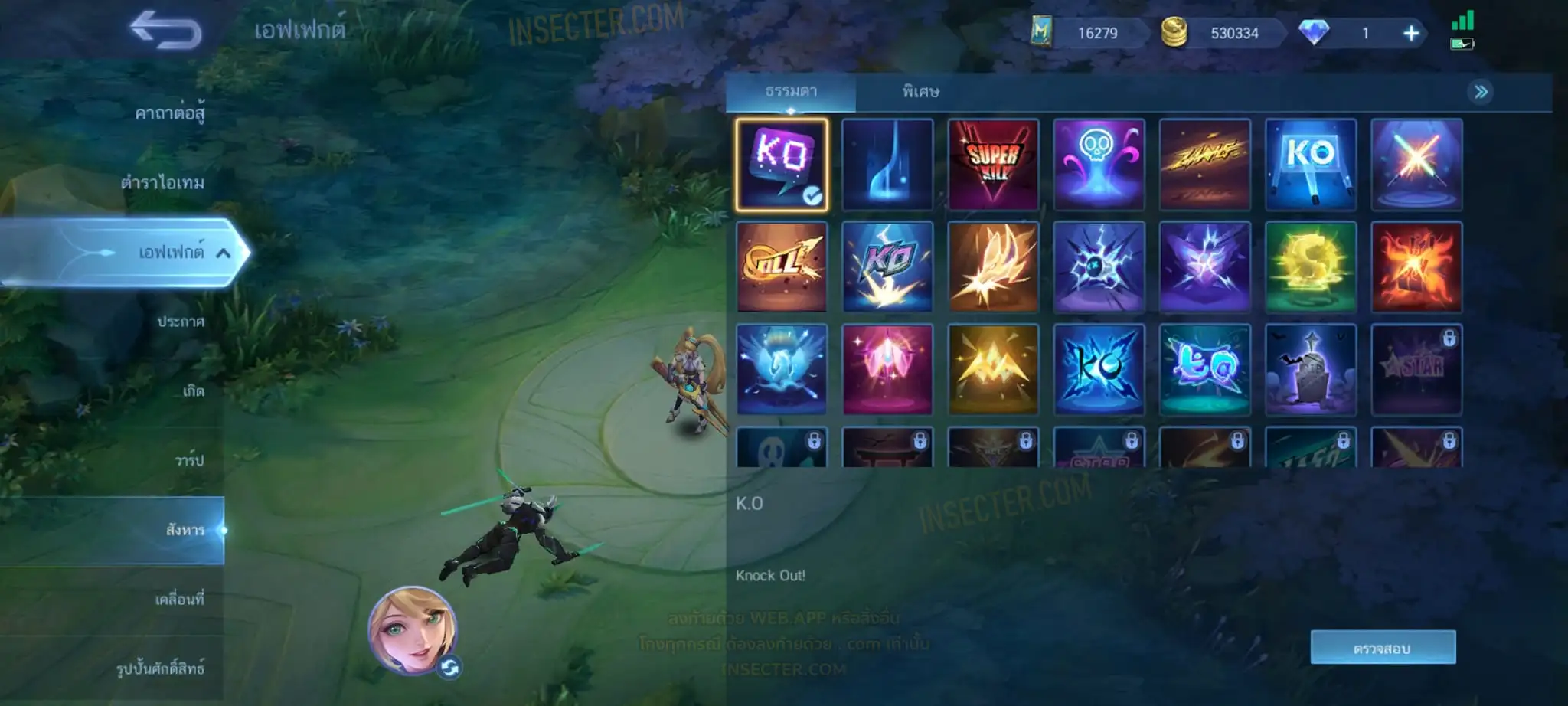
Task: Select the สังหาร effect category
Action: tap(185, 530)
